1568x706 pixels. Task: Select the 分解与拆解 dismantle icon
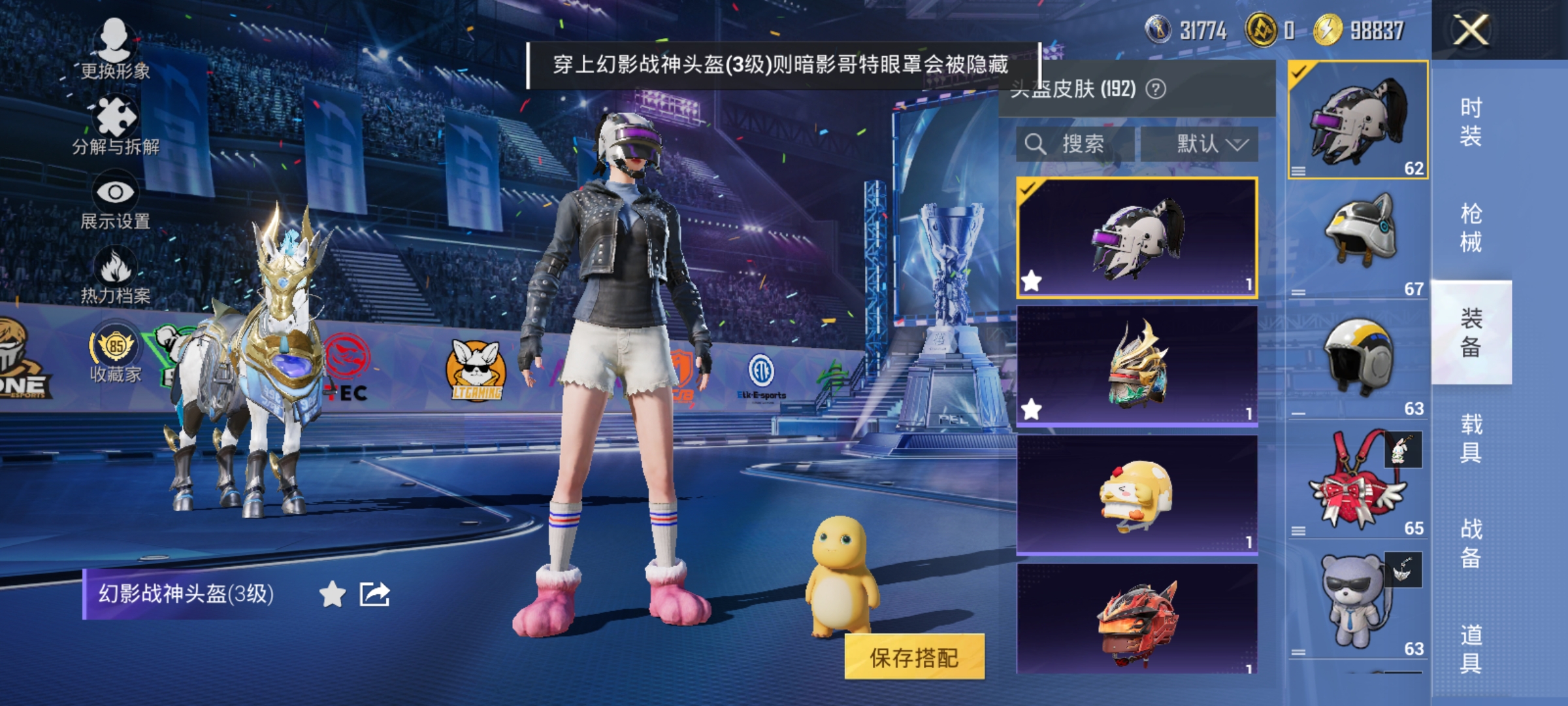pyautogui.click(x=114, y=118)
